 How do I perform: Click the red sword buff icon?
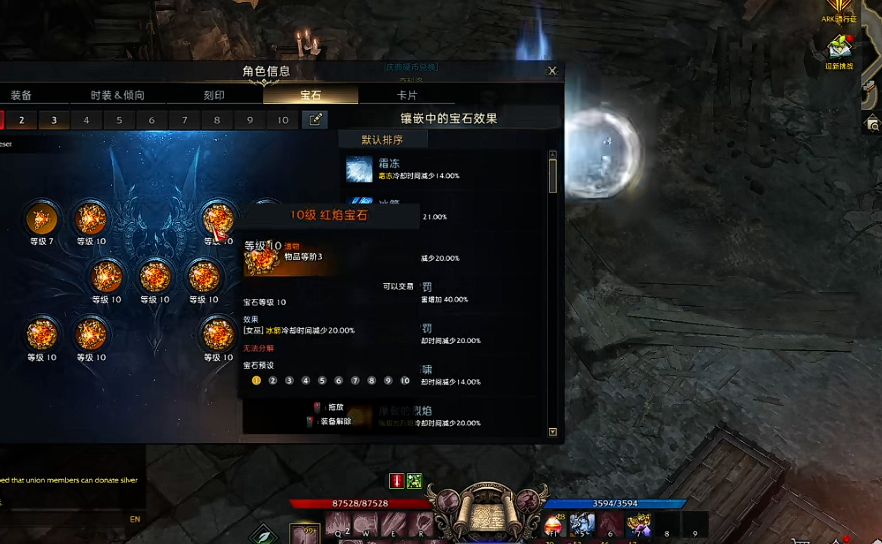point(396,481)
